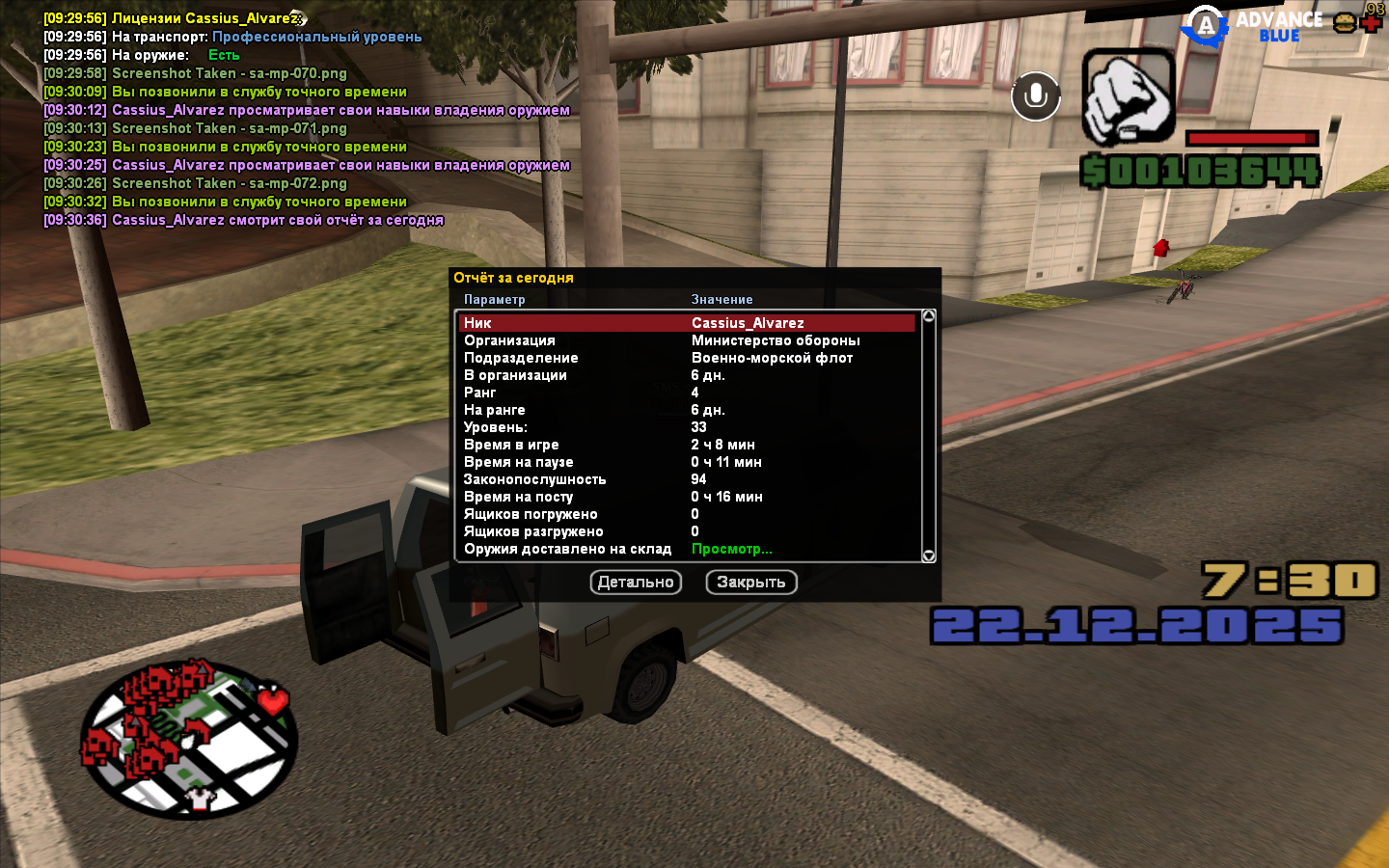Viewport: 1389px width, 868px height.
Task: Select the Ник row
Action: (x=687, y=323)
